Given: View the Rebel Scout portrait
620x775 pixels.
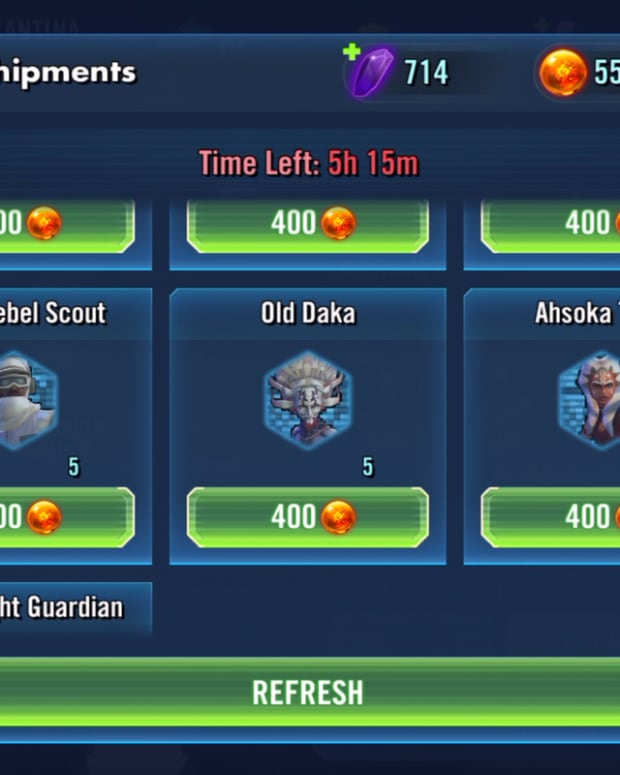Looking at the screenshot, I should 28,400.
